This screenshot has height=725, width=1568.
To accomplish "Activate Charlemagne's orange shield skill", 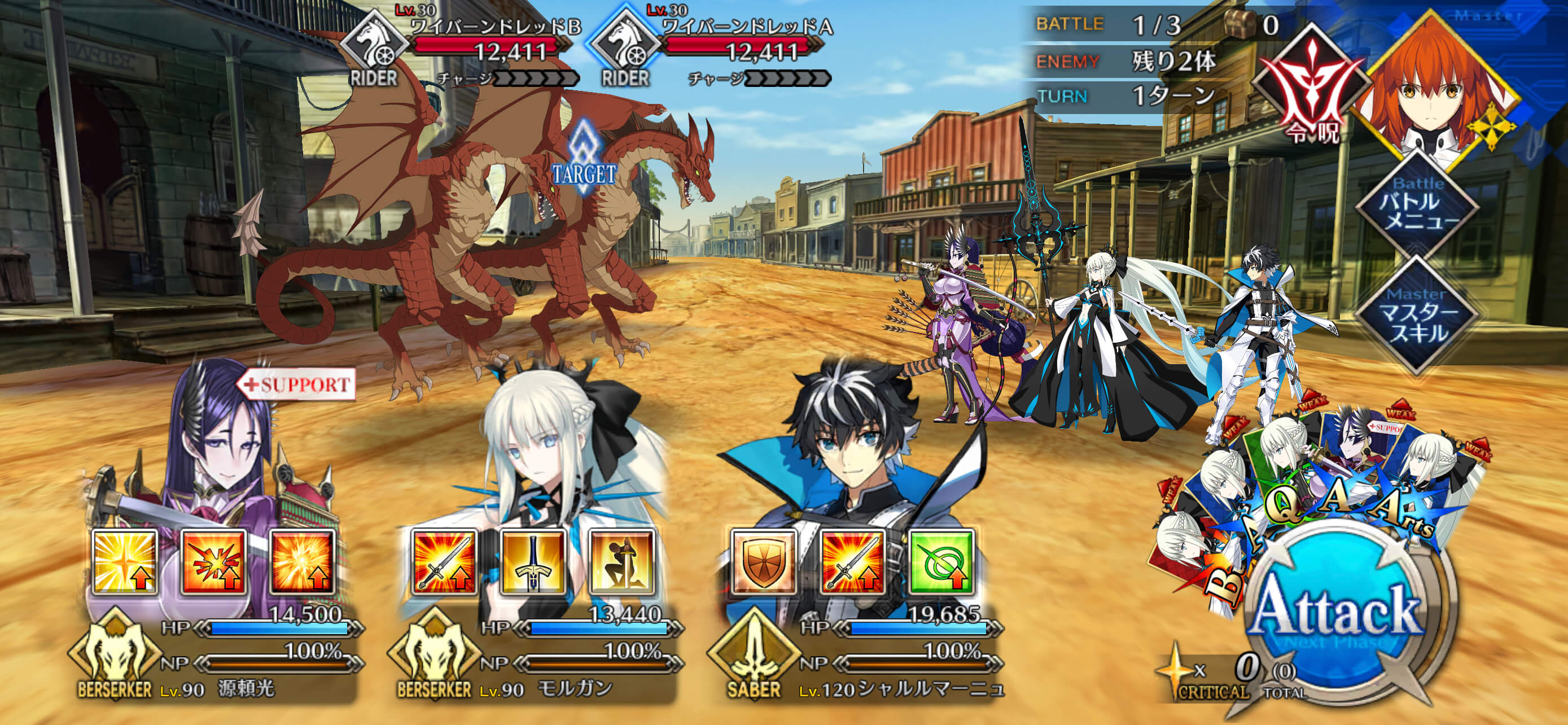I will pos(763,562).
